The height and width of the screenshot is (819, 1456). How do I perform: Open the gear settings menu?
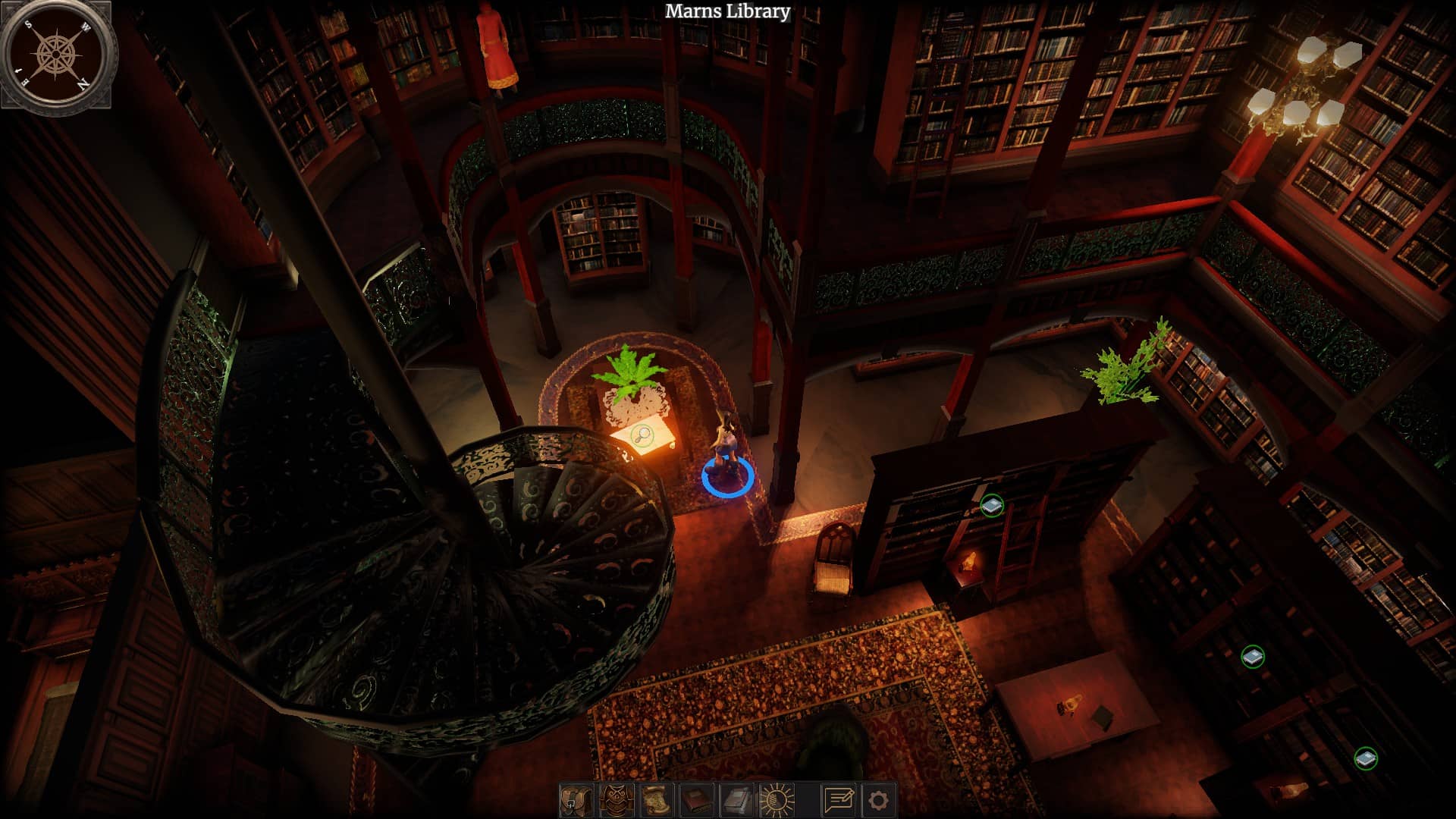pos(878,800)
